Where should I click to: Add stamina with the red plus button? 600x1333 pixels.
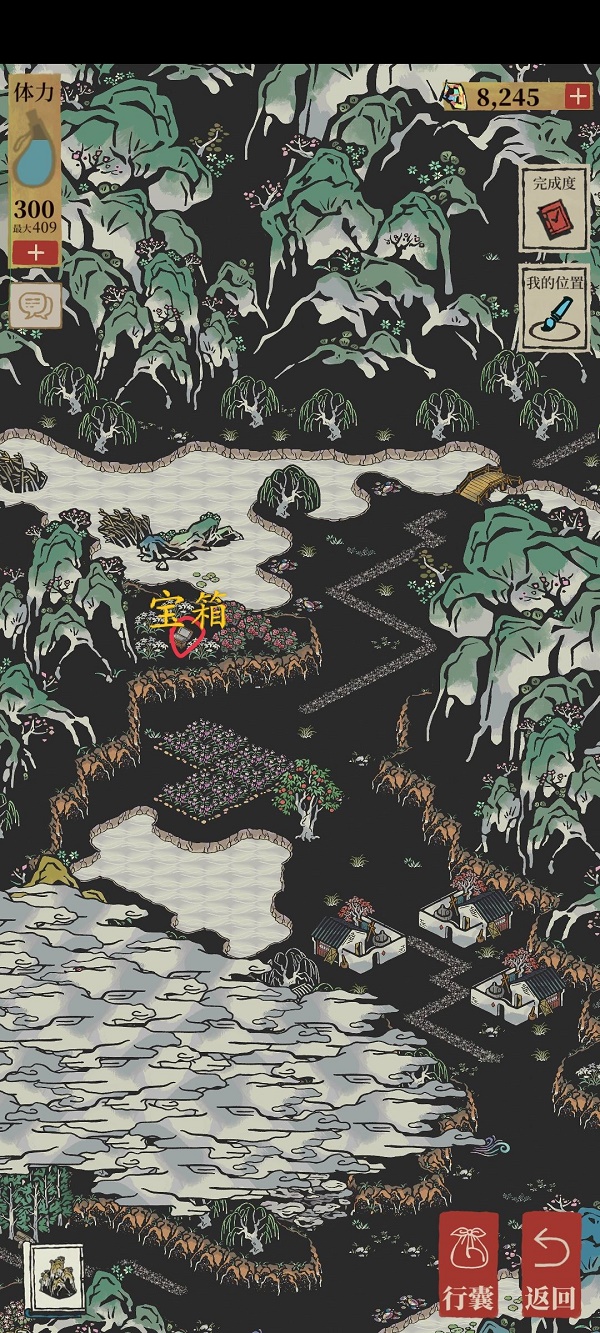pyautogui.click(x=36, y=252)
